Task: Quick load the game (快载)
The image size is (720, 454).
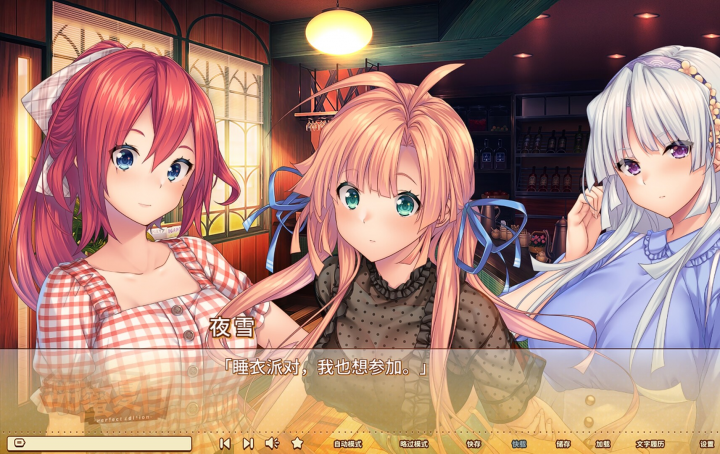Action: point(519,443)
